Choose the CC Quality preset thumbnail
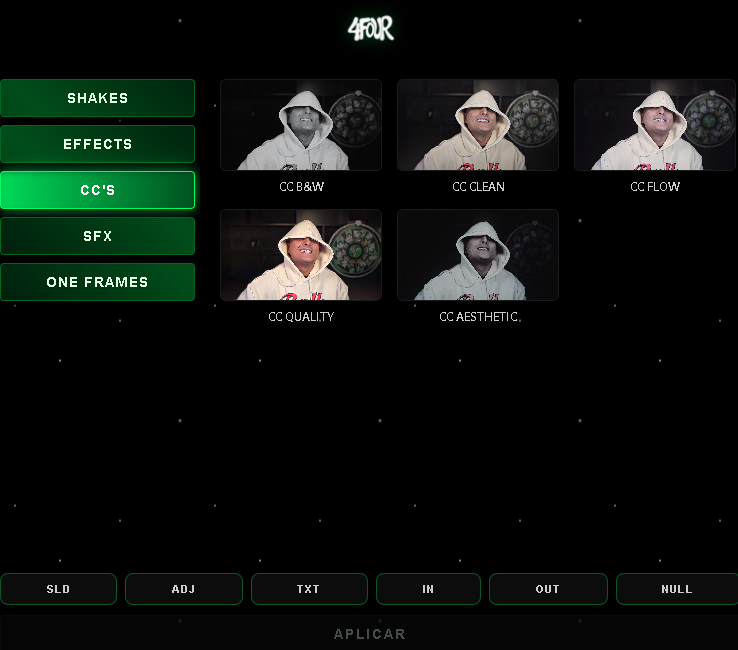 pos(301,255)
